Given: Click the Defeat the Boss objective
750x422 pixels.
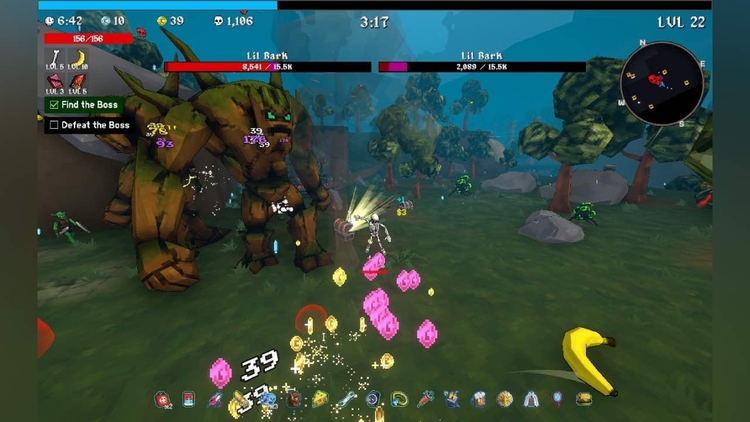Looking at the screenshot, I should pyautogui.click(x=88, y=125).
